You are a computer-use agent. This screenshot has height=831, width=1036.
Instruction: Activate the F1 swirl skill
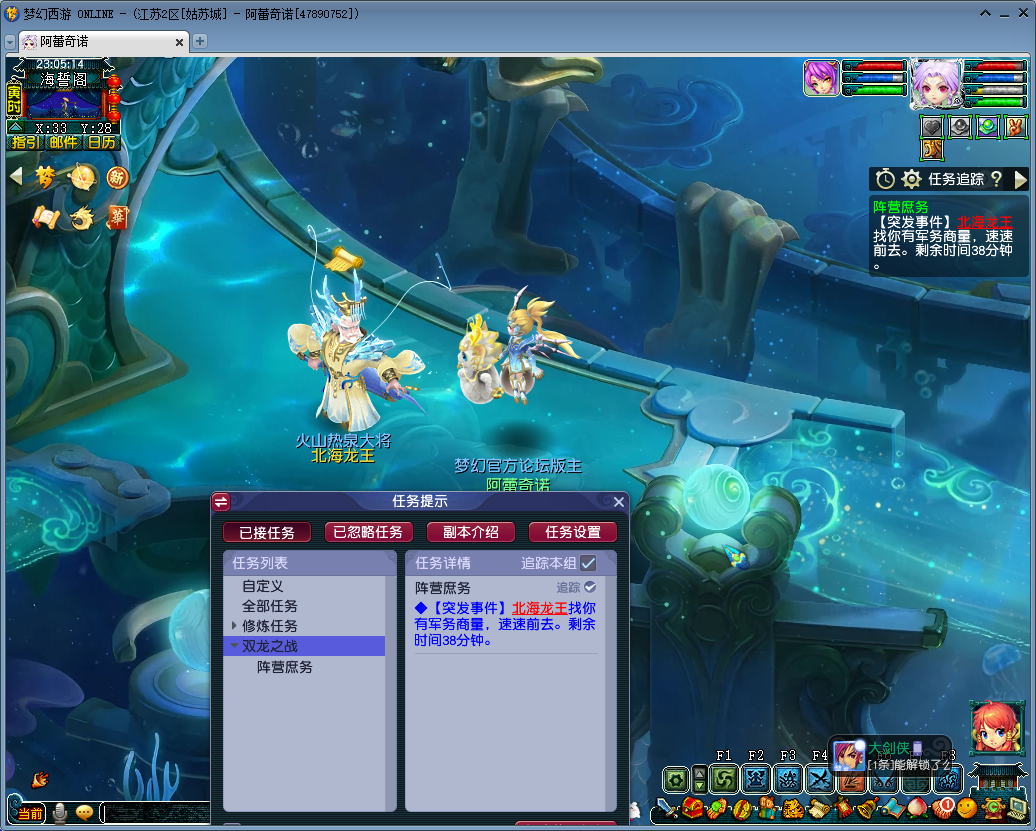pyautogui.click(x=724, y=778)
